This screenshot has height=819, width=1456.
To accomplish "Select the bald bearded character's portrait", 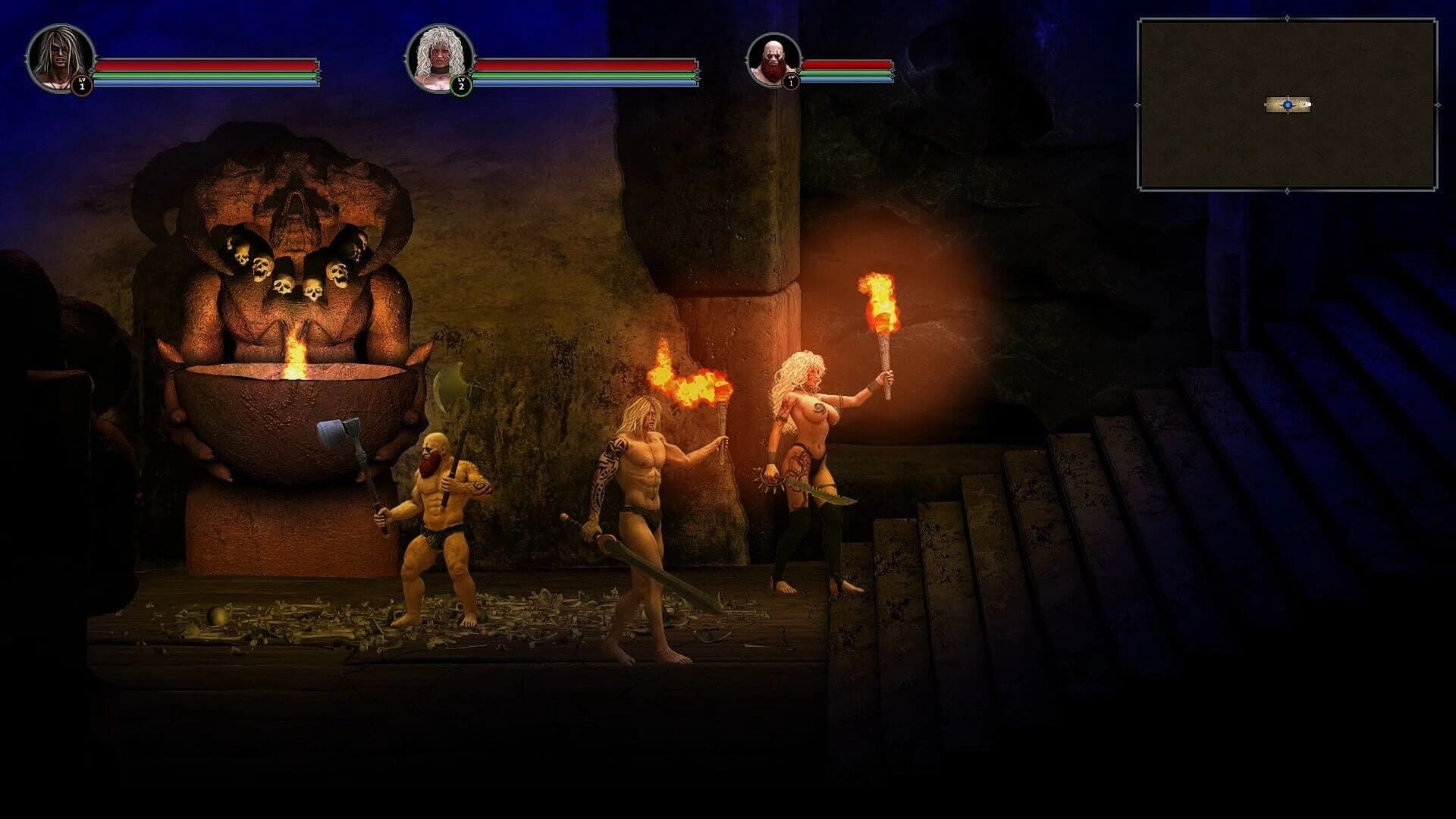I will click(775, 61).
